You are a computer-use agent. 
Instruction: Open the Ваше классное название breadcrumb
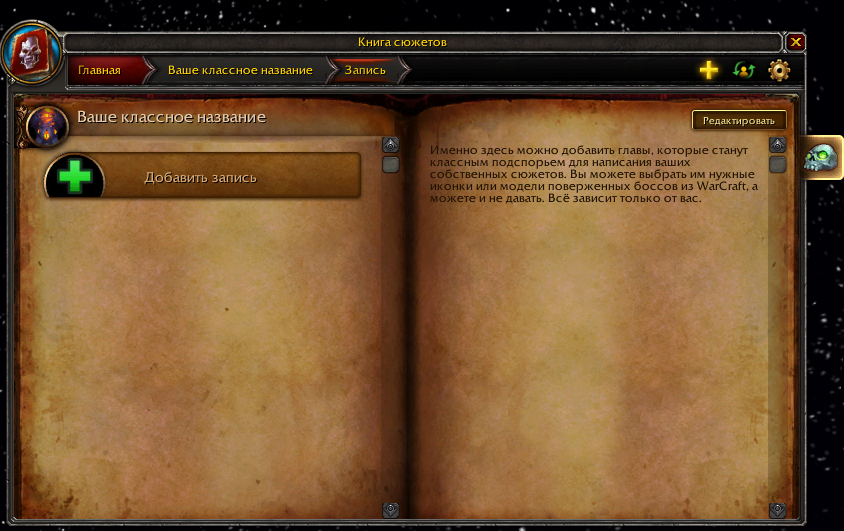[240, 70]
